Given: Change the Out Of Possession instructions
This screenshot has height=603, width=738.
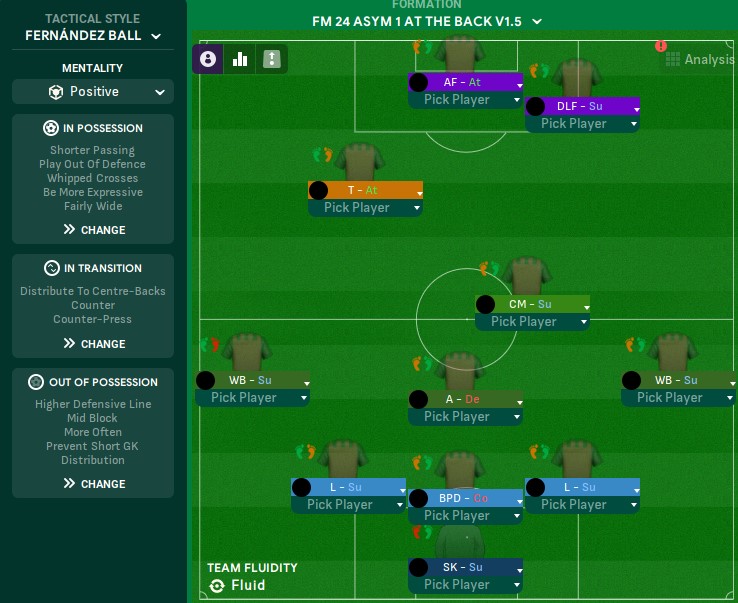Looking at the screenshot, I should [x=93, y=484].
